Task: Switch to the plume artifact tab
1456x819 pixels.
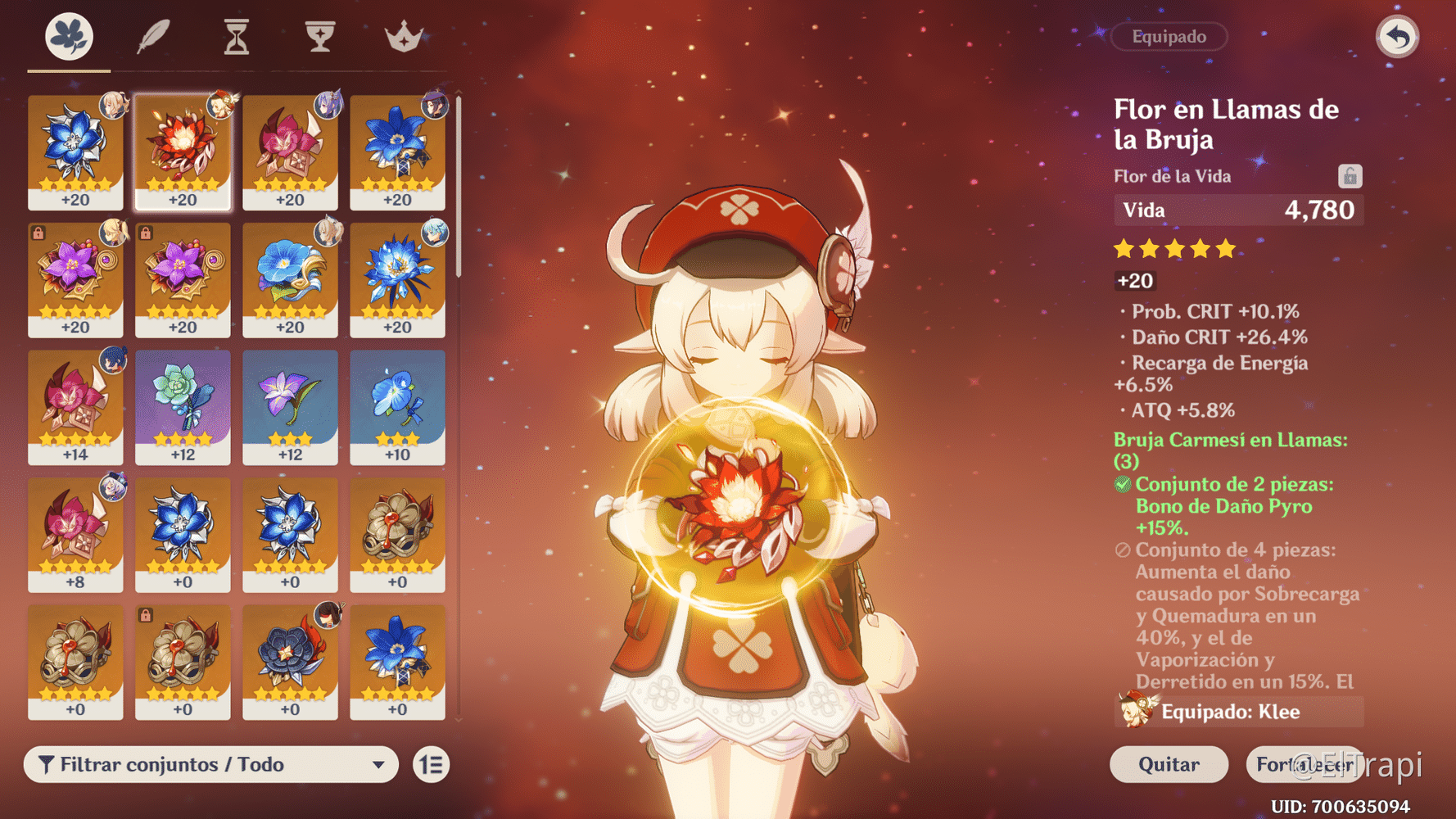Action: point(152,36)
